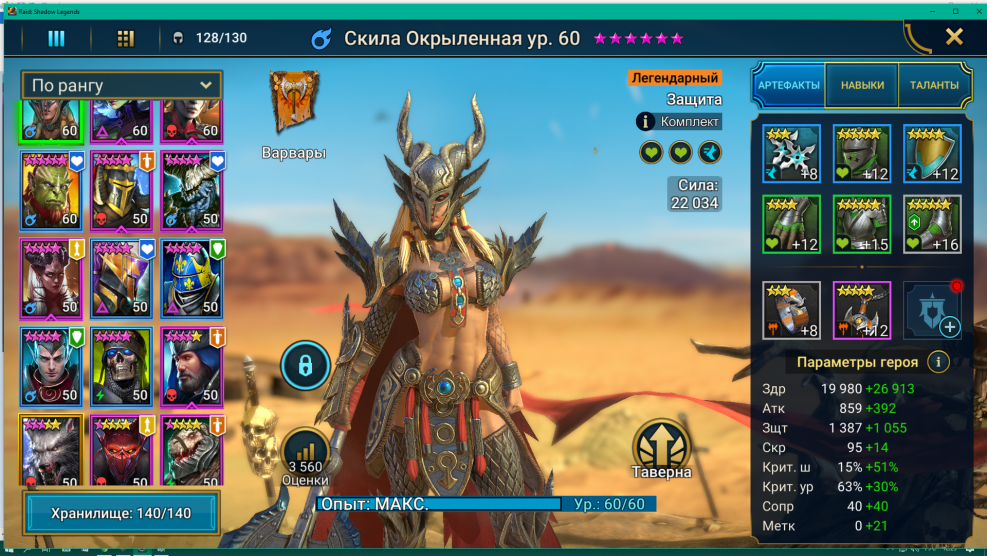Add a banner to the empty slot

coord(932,311)
